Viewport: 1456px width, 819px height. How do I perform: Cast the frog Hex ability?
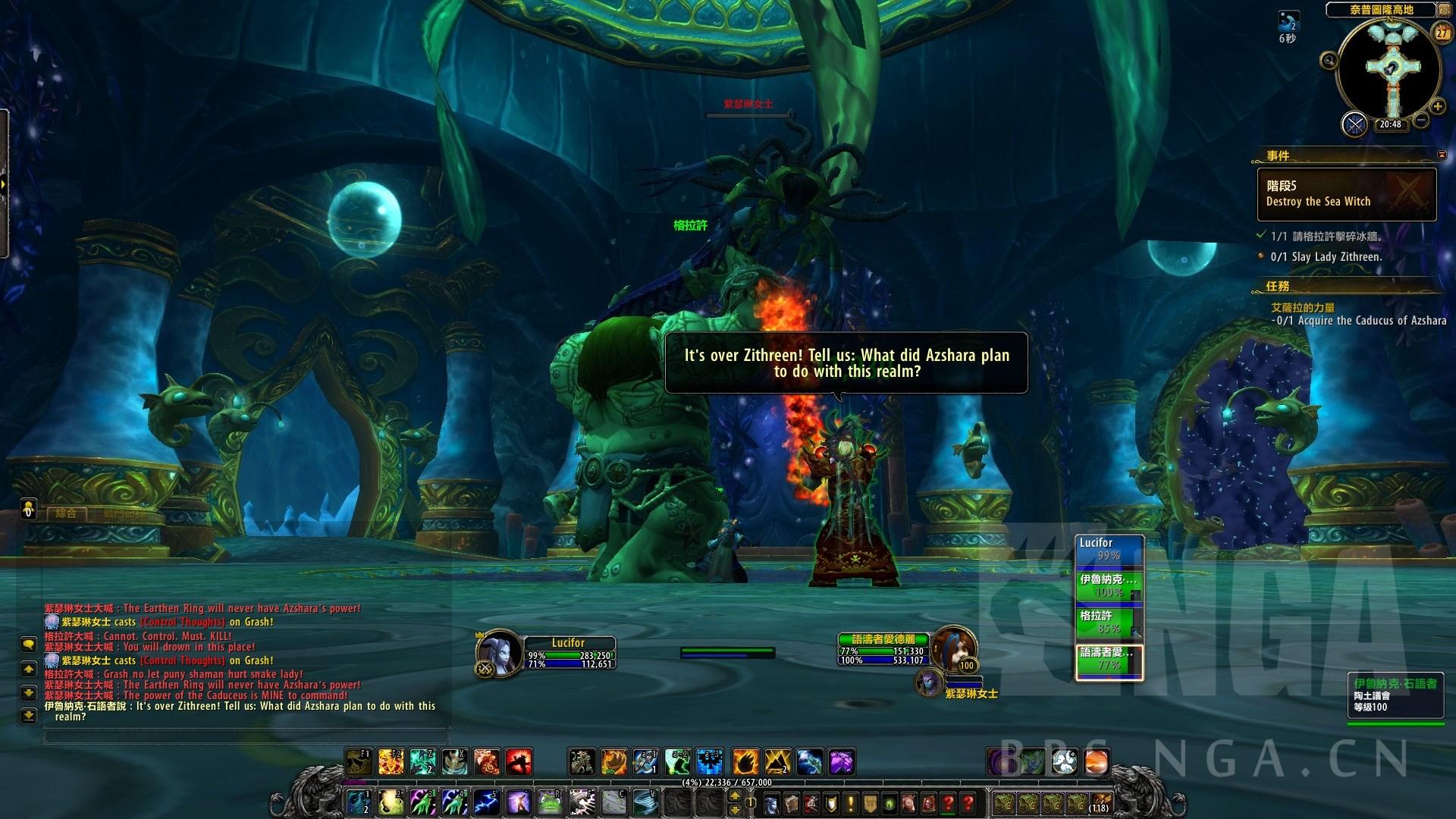pyautogui.click(x=550, y=801)
